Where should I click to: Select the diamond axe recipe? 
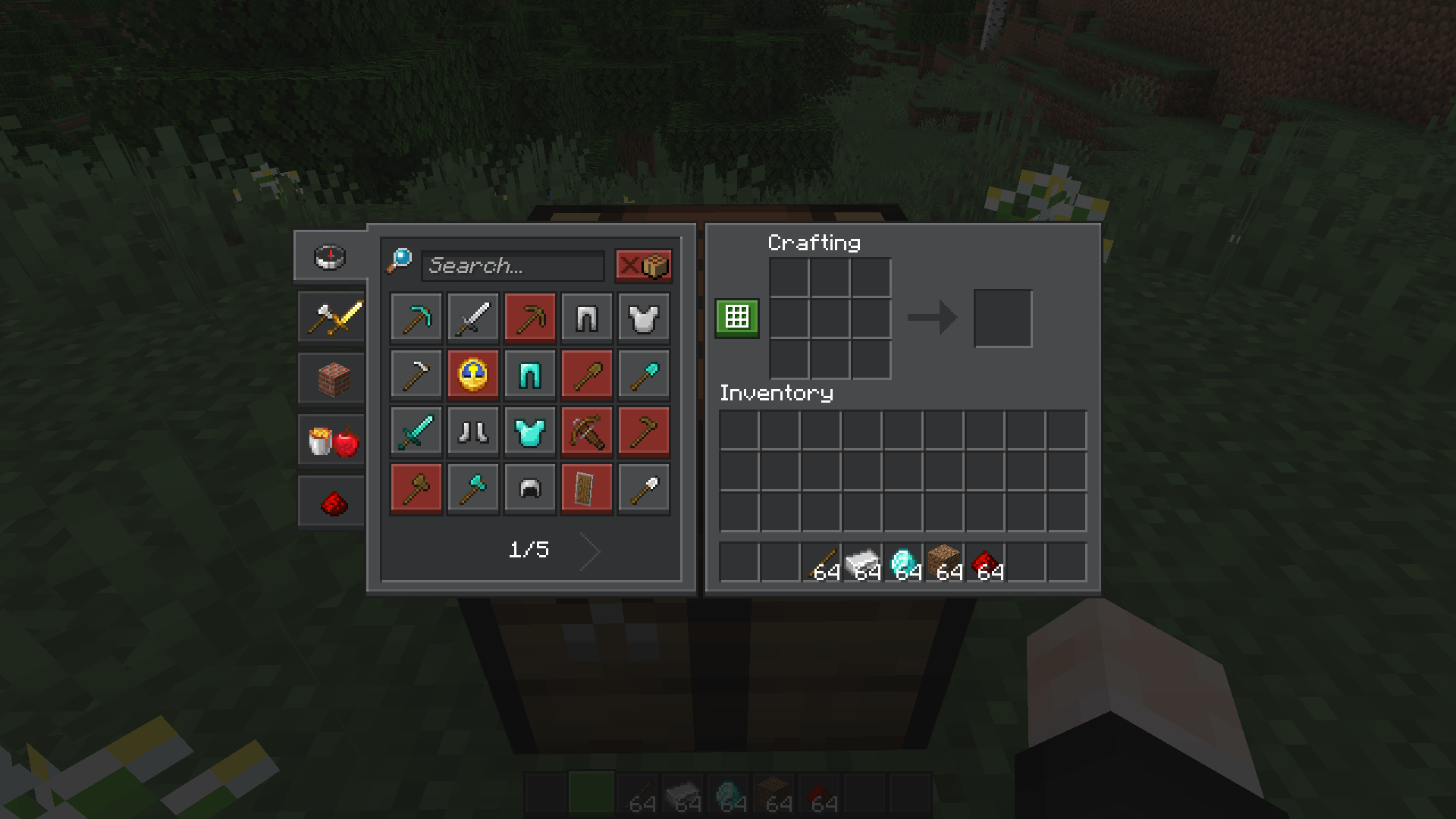click(472, 488)
